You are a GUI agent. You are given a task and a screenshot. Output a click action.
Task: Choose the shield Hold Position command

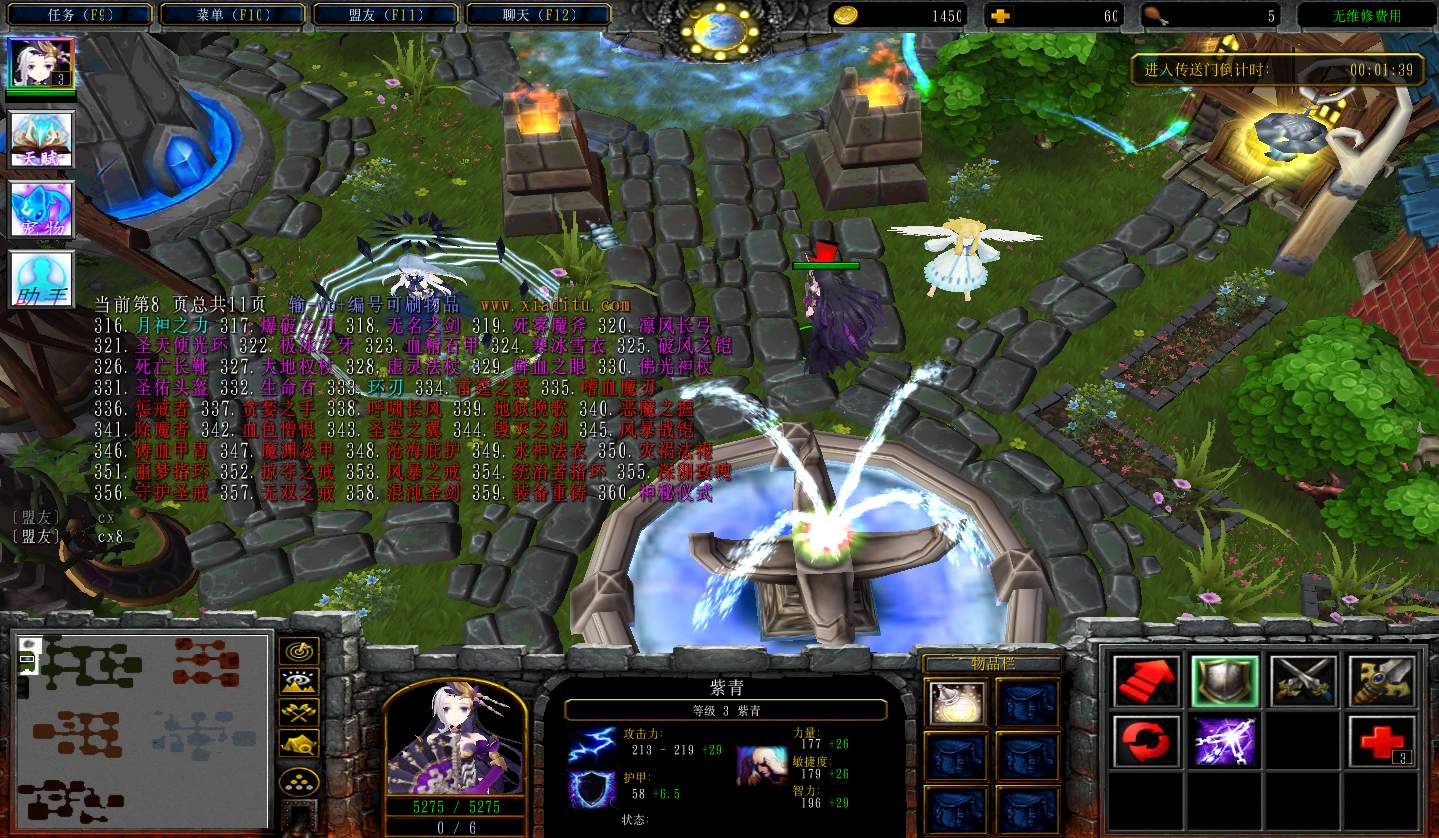coord(1224,681)
